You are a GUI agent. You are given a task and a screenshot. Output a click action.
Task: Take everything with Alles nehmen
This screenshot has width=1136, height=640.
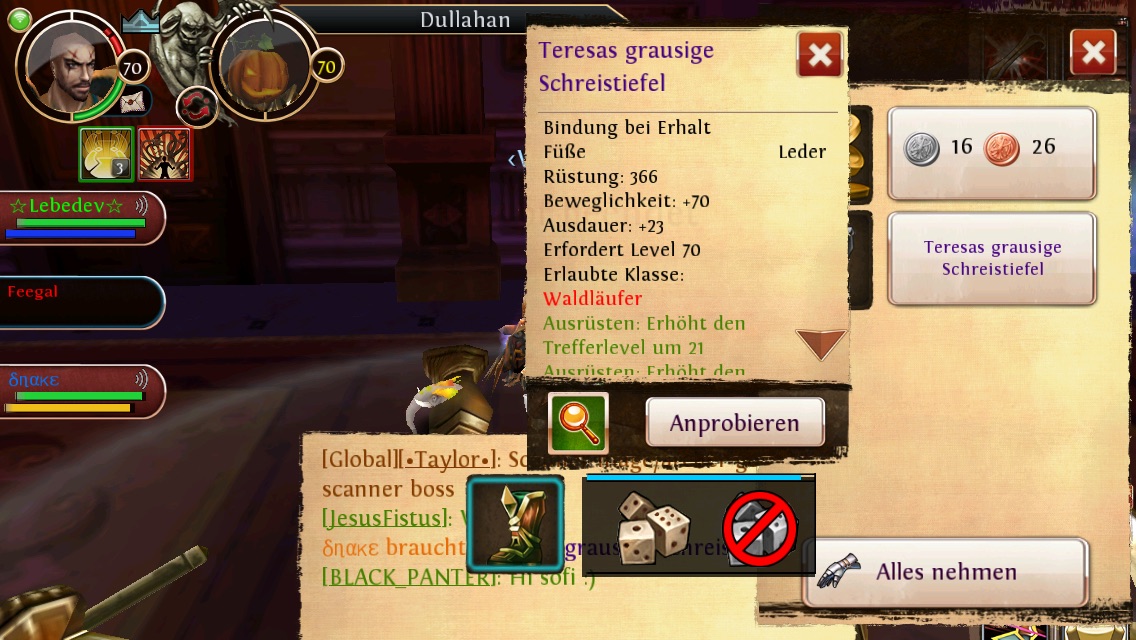pyautogui.click(x=945, y=572)
